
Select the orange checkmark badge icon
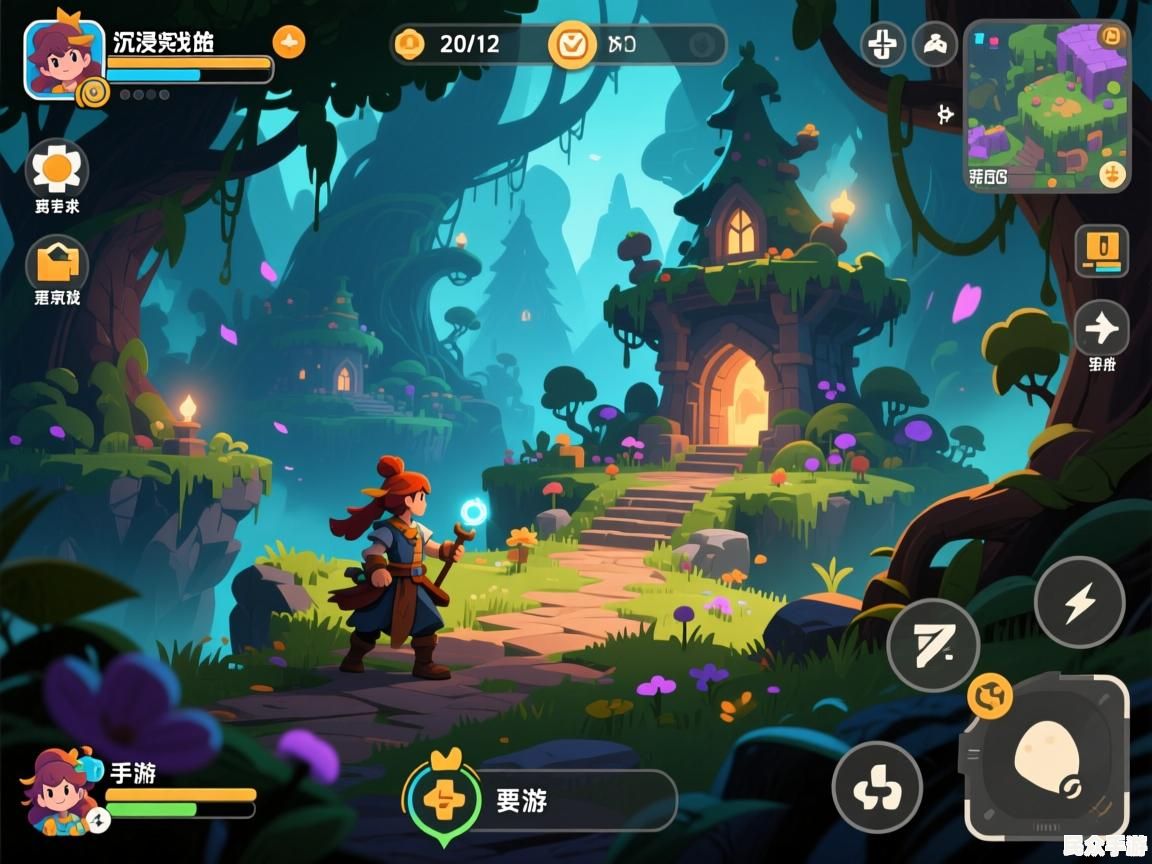click(572, 44)
